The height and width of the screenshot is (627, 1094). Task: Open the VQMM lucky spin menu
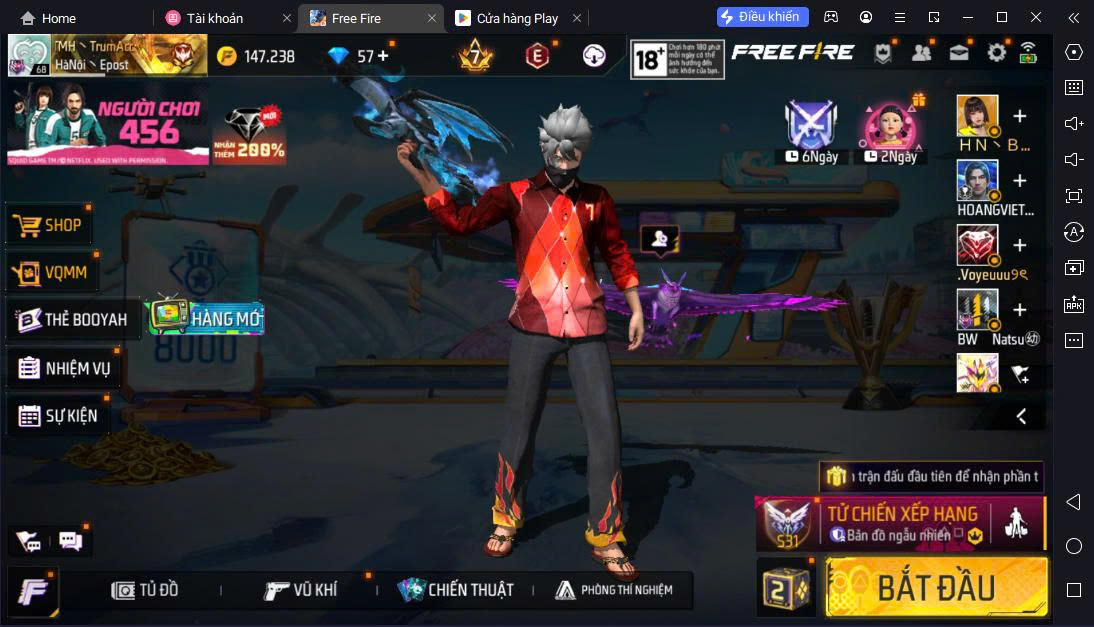click(51, 271)
